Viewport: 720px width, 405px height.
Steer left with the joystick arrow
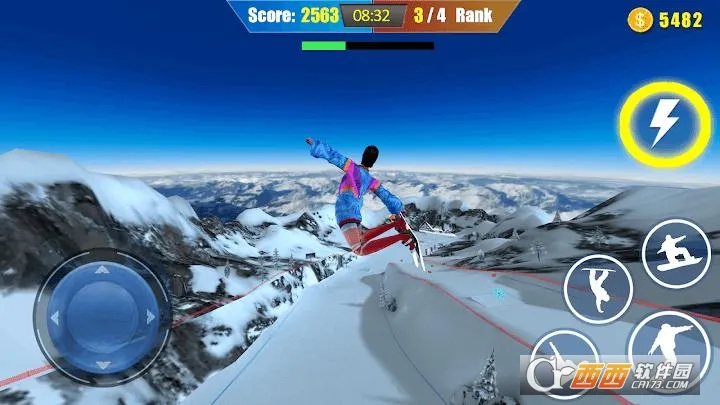coord(56,318)
